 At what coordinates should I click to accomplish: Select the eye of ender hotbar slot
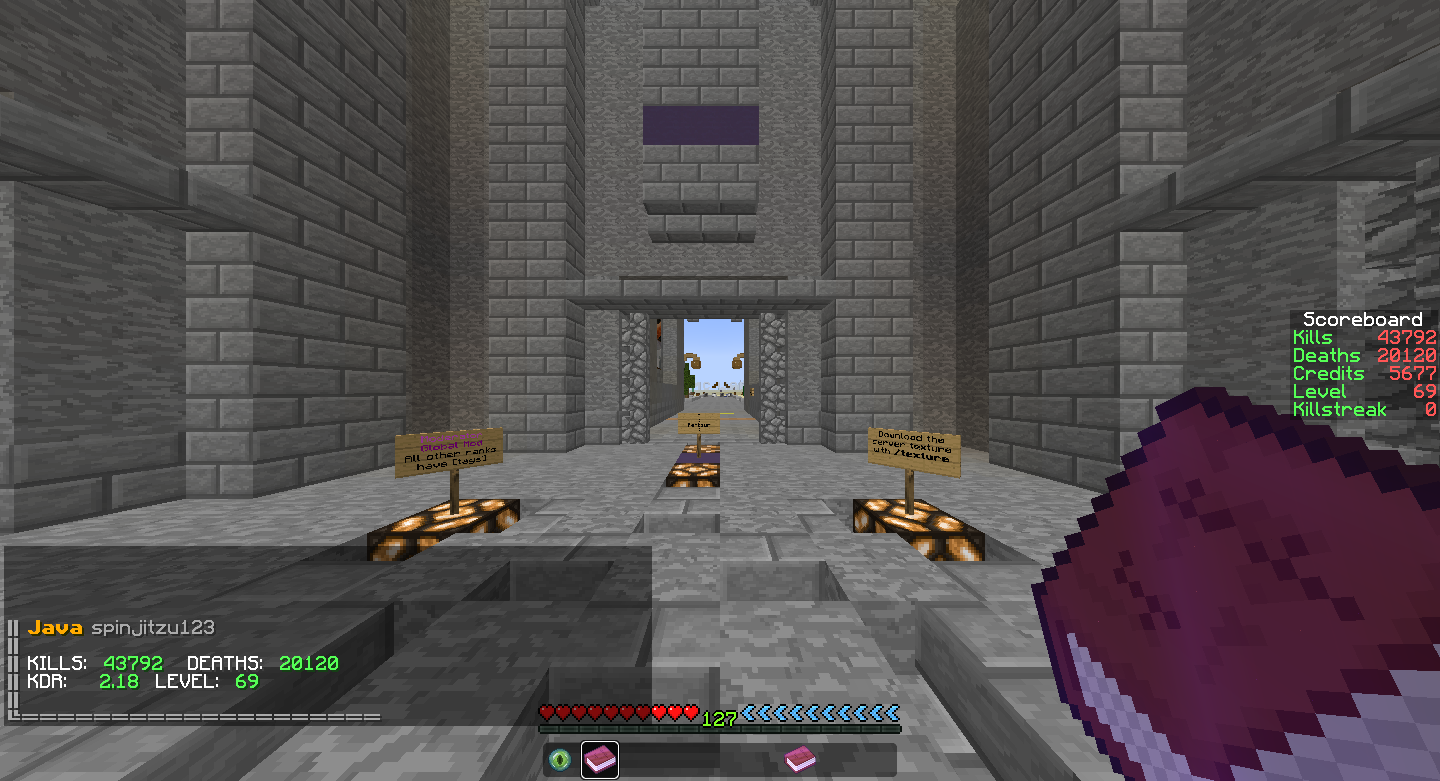pyautogui.click(x=560, y=760)
